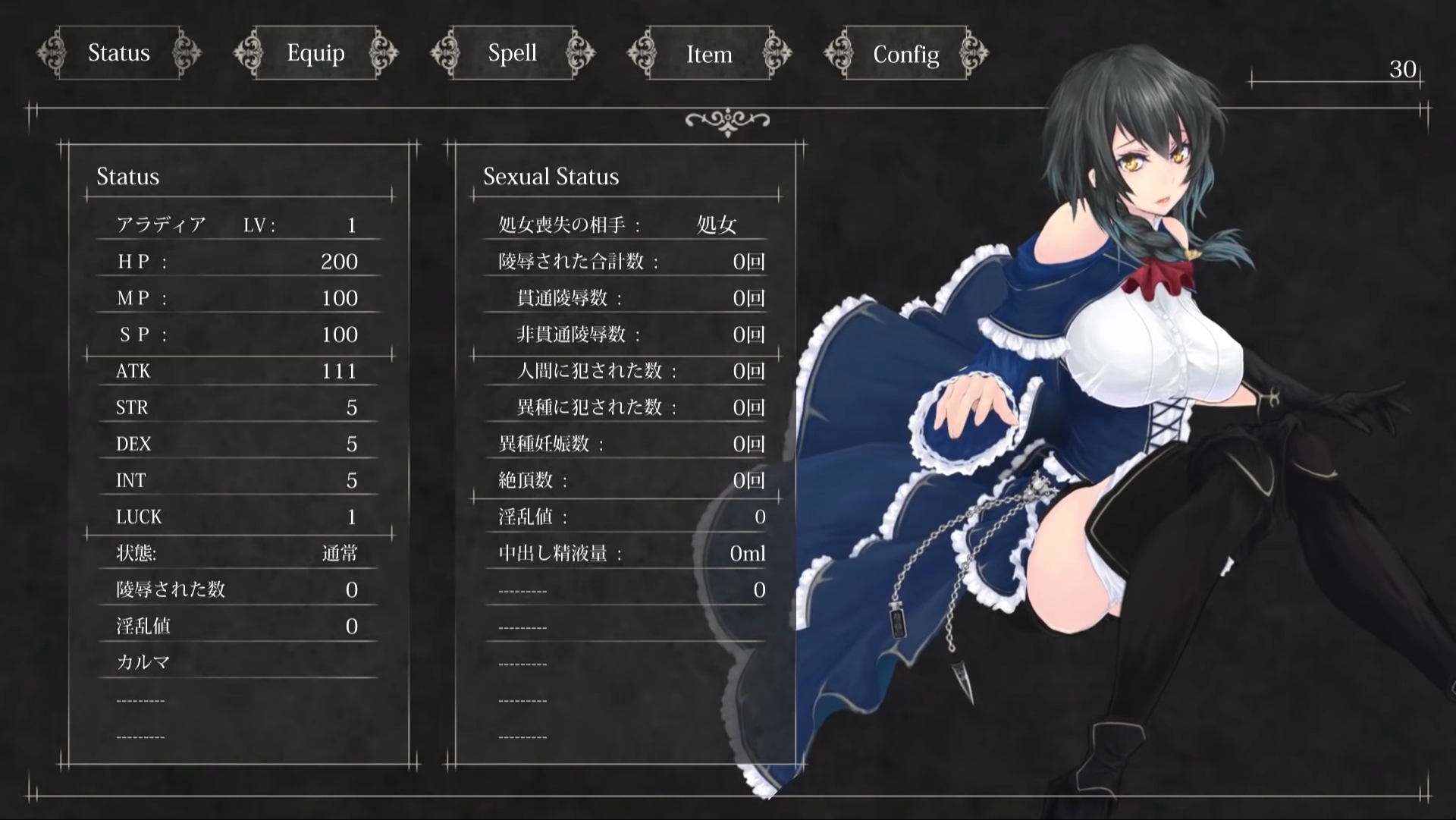Screen dimensions: 1456x820
Task: Click the decorative scroll divider below the menu
Action: click(x=728, y=119)
